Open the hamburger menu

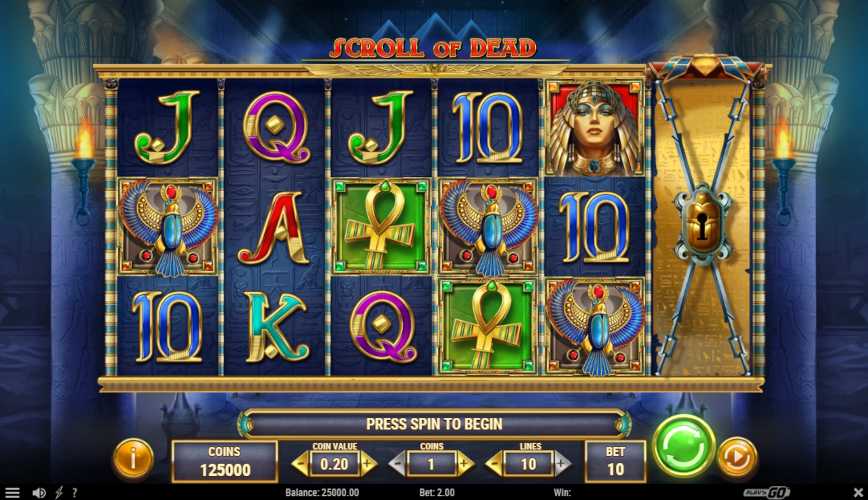tap(12, 493)
